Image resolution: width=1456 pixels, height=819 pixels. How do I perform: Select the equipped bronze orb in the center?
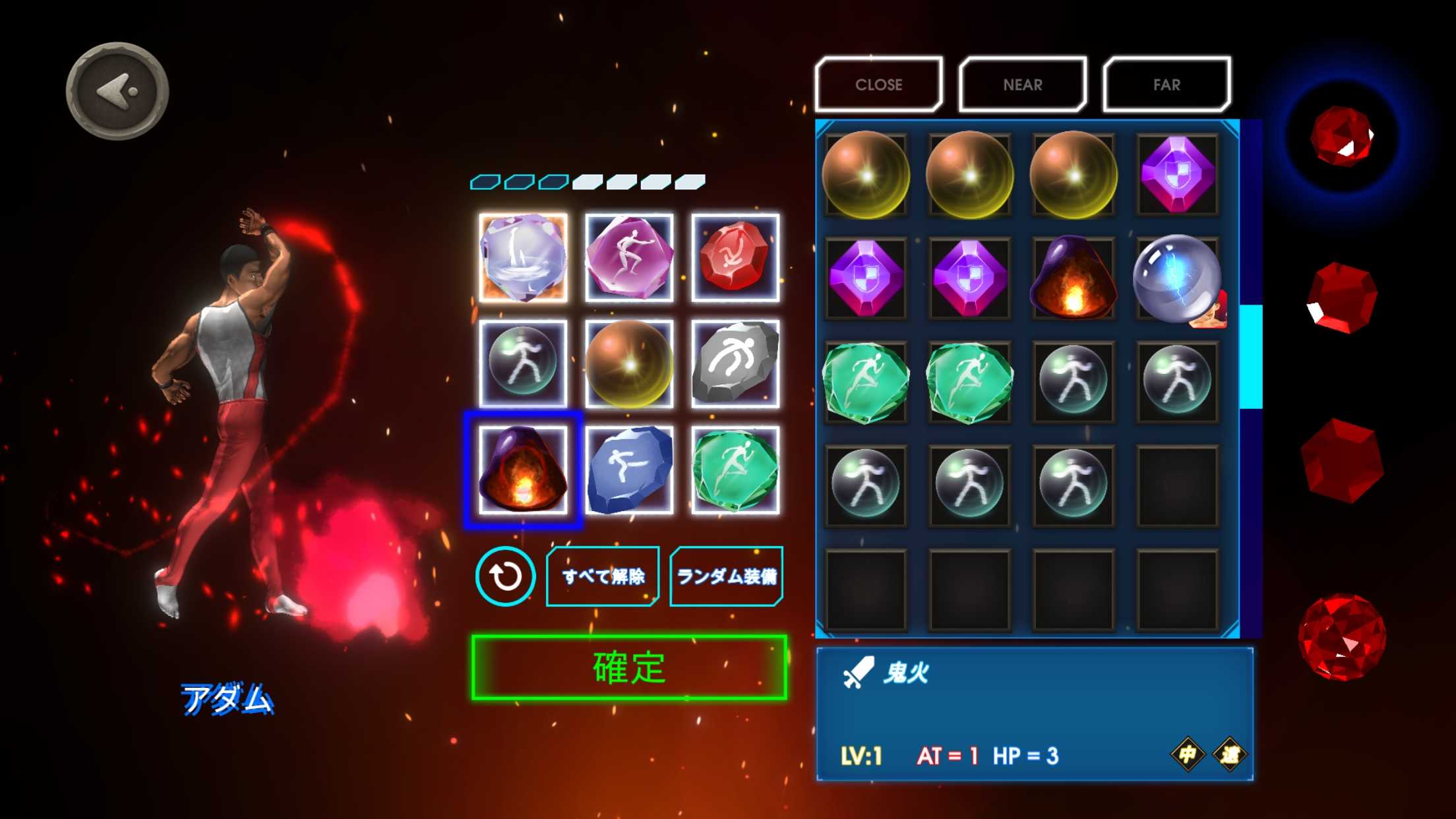pyautogui.click(x=629, y=363)
